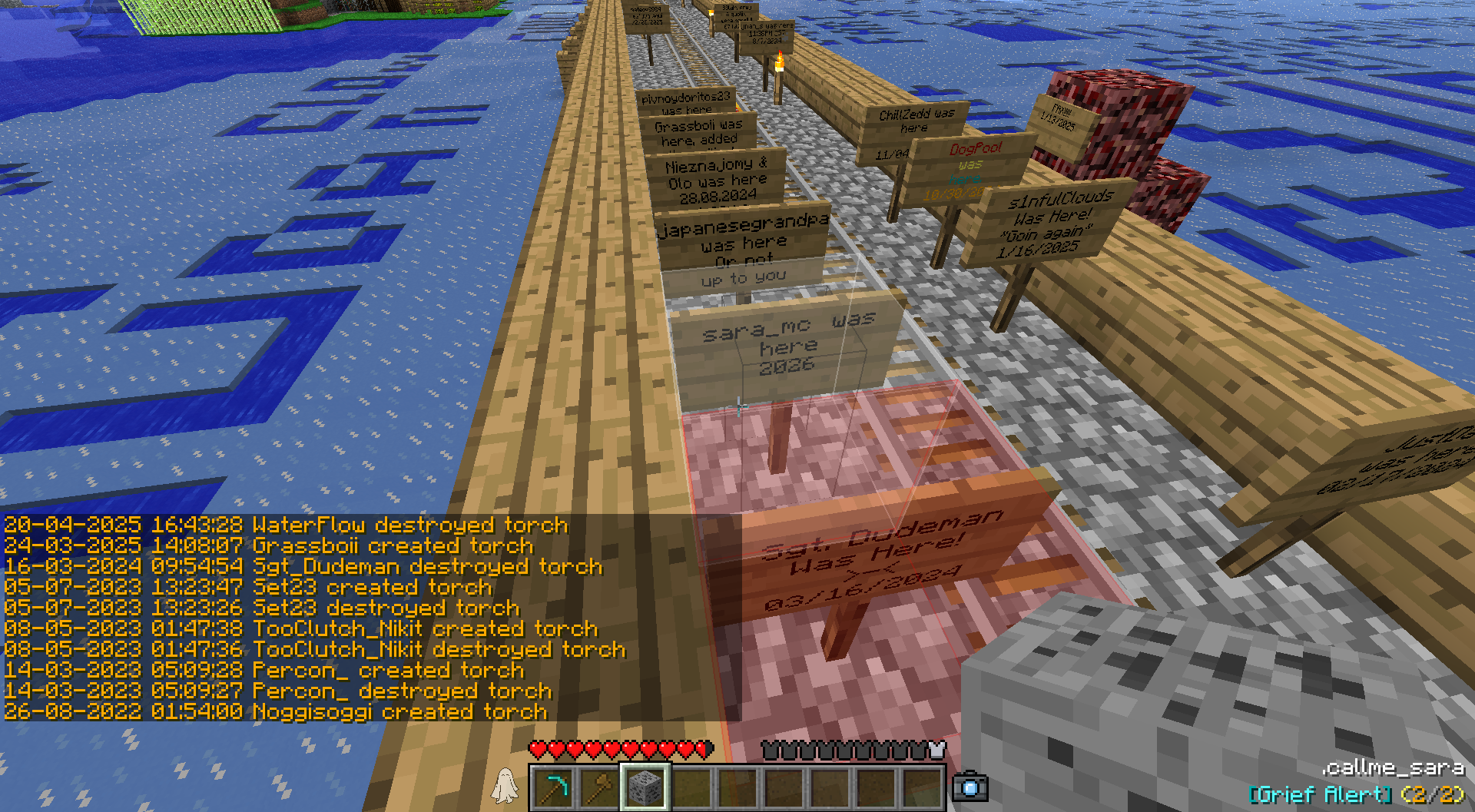Click the ghost icon left of hotbar
1475x812 pixels.
pyautogui.click(x=505, y=786)
